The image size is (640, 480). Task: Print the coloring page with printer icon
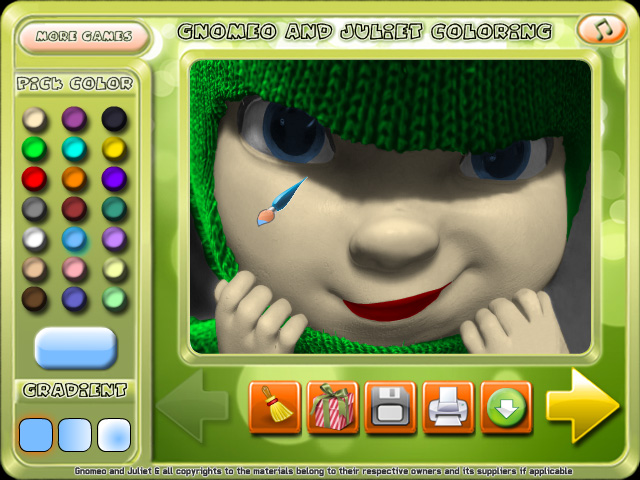click(448, 407)
